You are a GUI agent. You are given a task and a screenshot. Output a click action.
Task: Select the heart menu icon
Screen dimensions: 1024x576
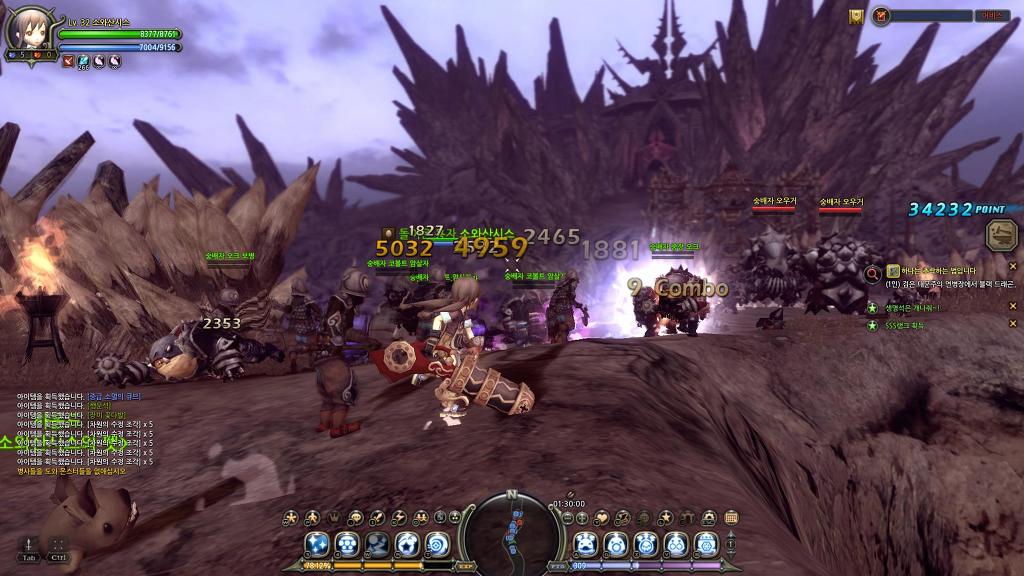point(602,517)
